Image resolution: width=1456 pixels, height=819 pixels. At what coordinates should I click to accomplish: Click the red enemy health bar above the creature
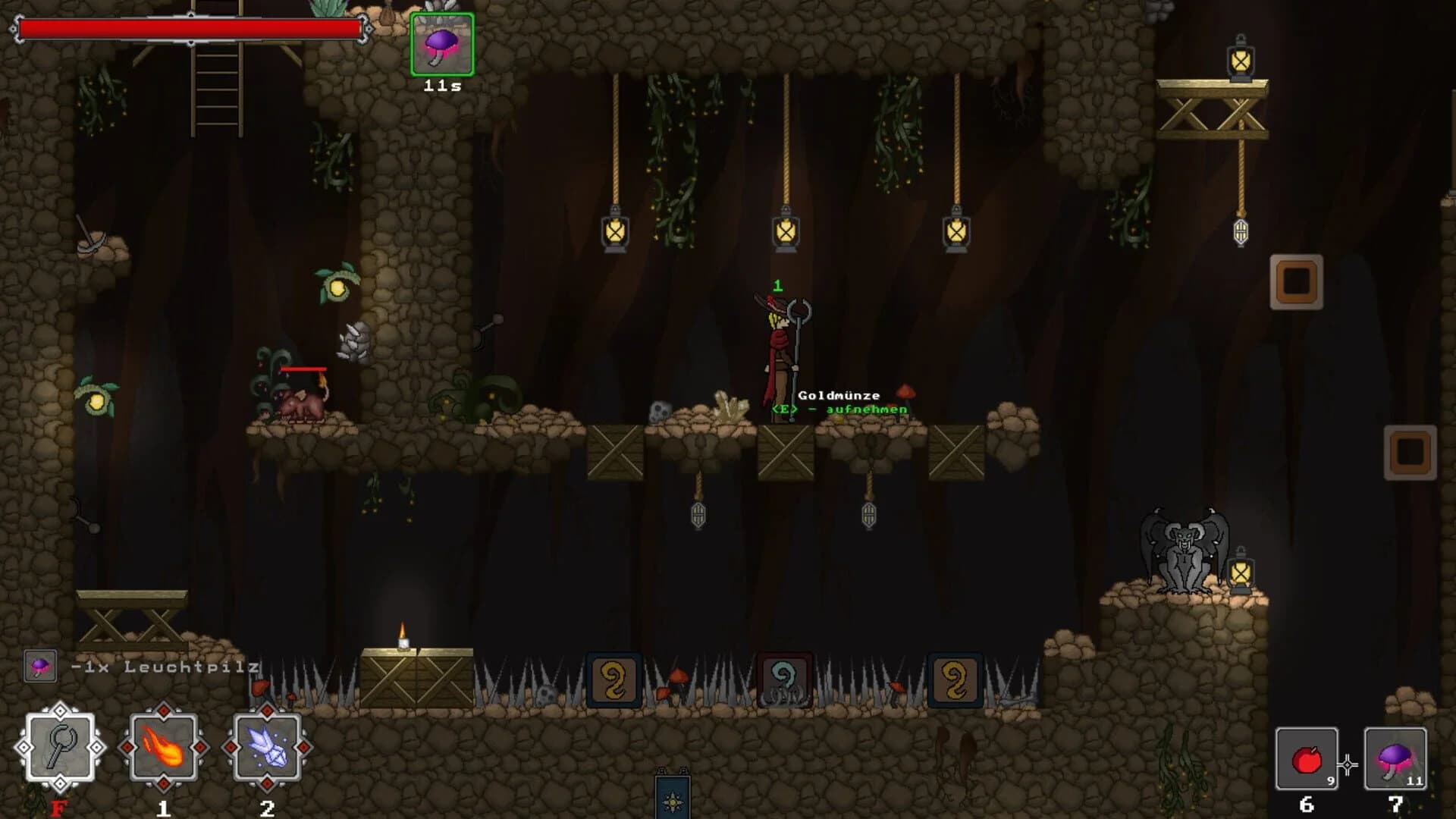(x=302, y=369)
